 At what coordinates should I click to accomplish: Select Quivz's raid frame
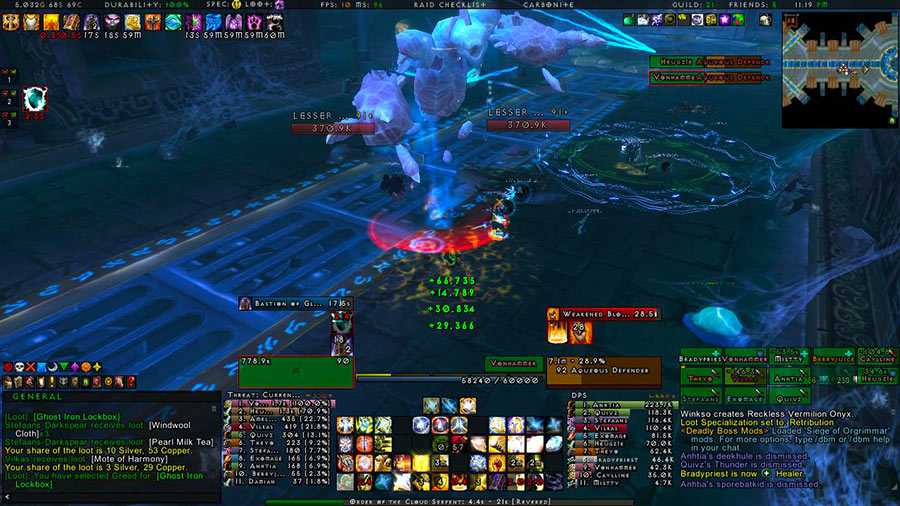coord(789,399)
